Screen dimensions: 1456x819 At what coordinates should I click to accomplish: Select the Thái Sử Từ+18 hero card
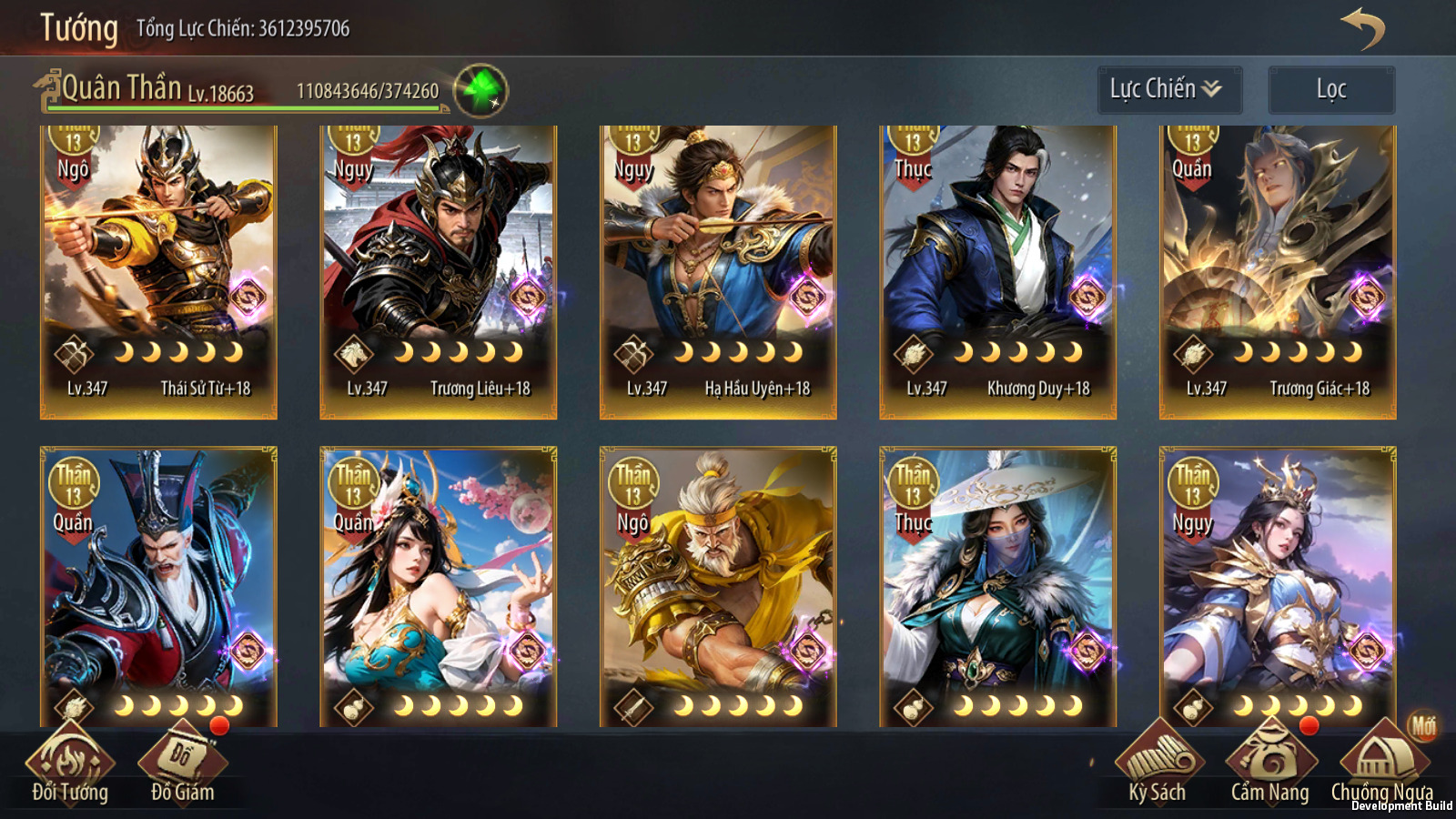[x=158, y=271]
